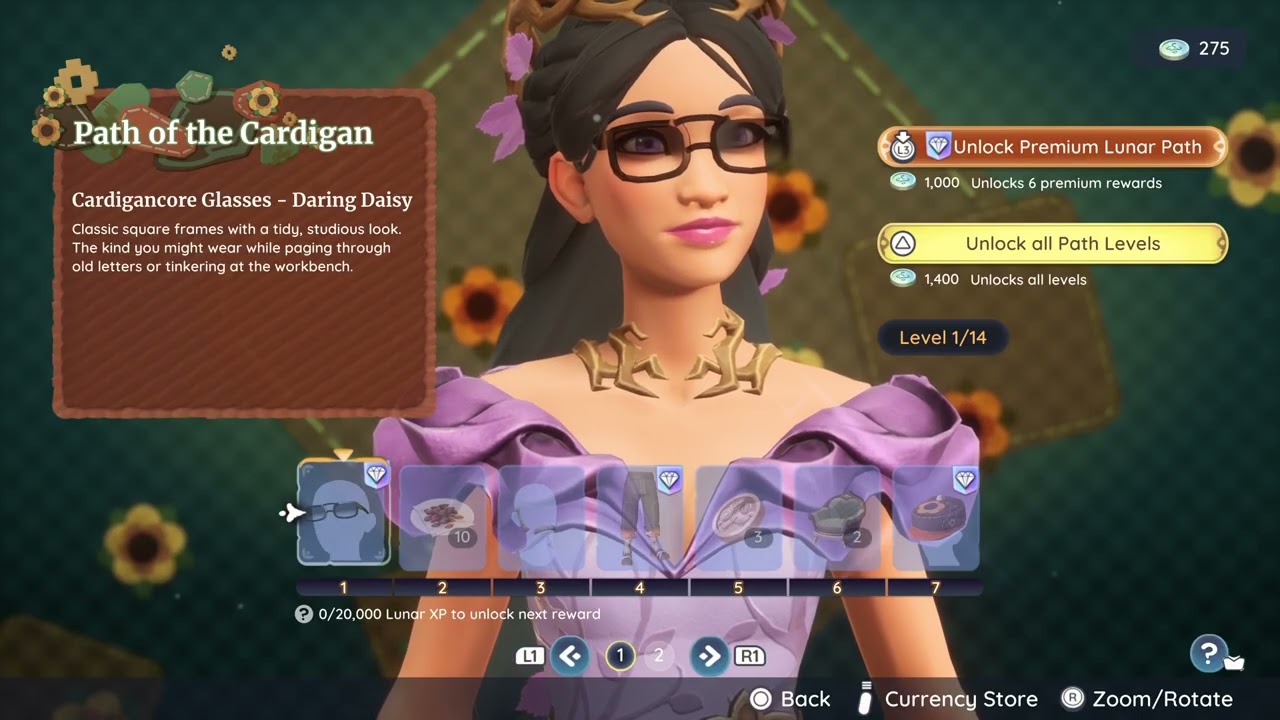Go to the previous rewards page arrow
This screenshot has width=1280, height=720.
coord(570,656)
